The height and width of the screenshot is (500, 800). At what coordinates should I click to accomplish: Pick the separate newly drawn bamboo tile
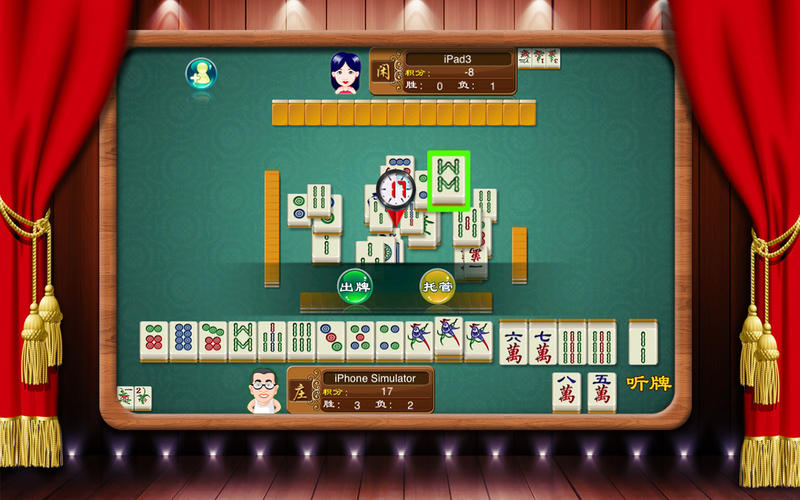click(643, 342)
